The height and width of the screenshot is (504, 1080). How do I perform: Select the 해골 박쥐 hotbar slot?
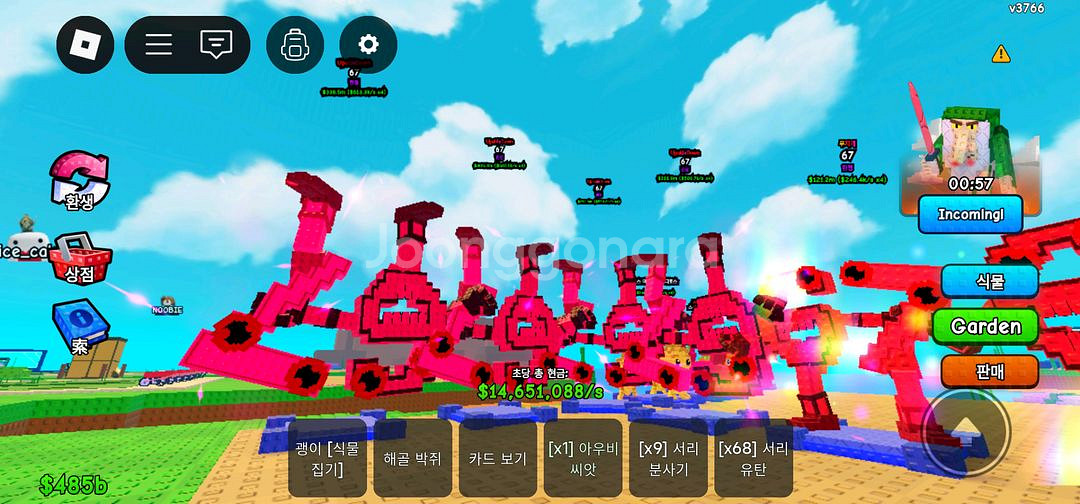411,458
